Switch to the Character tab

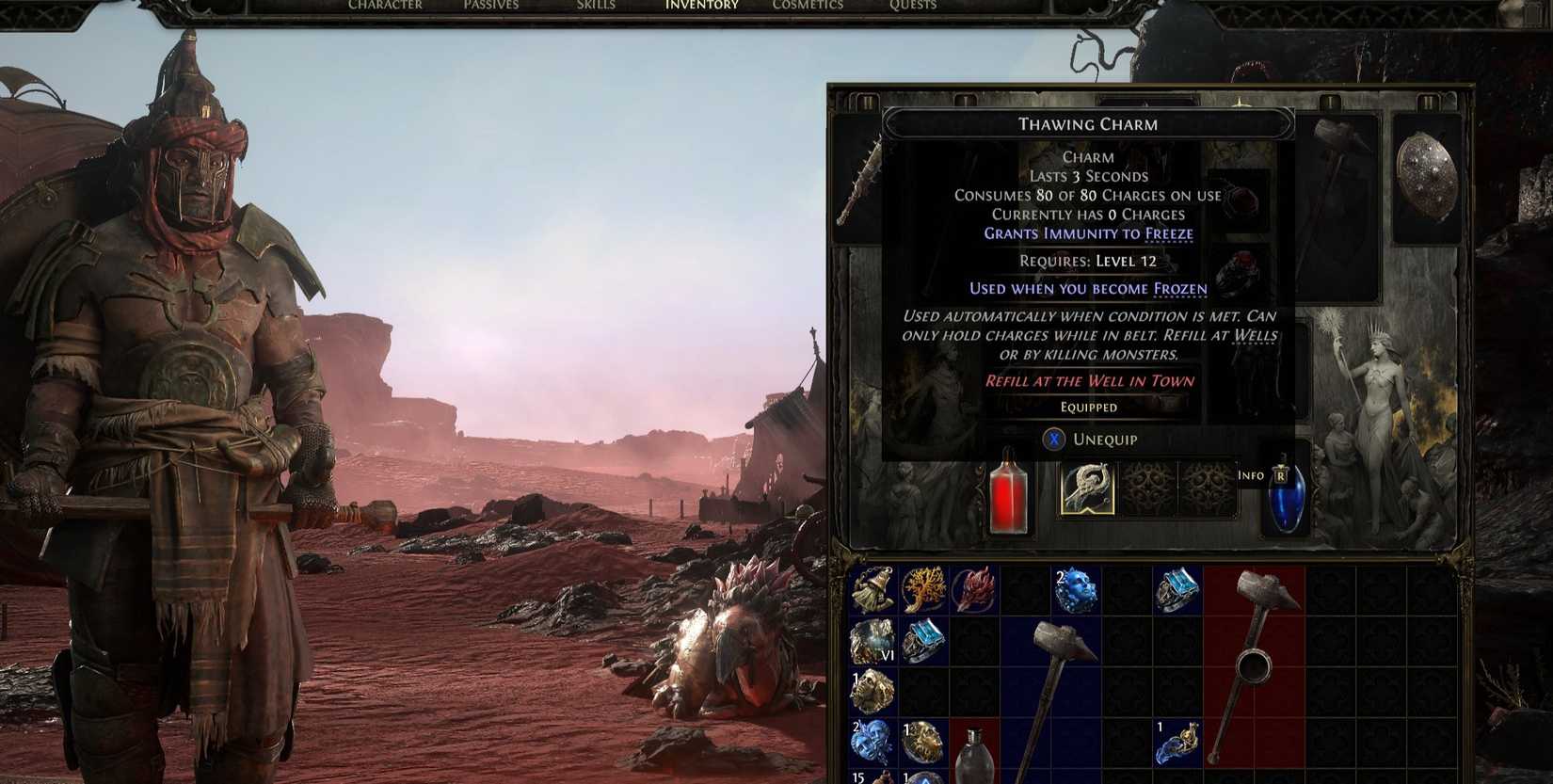tap(386, 5)
